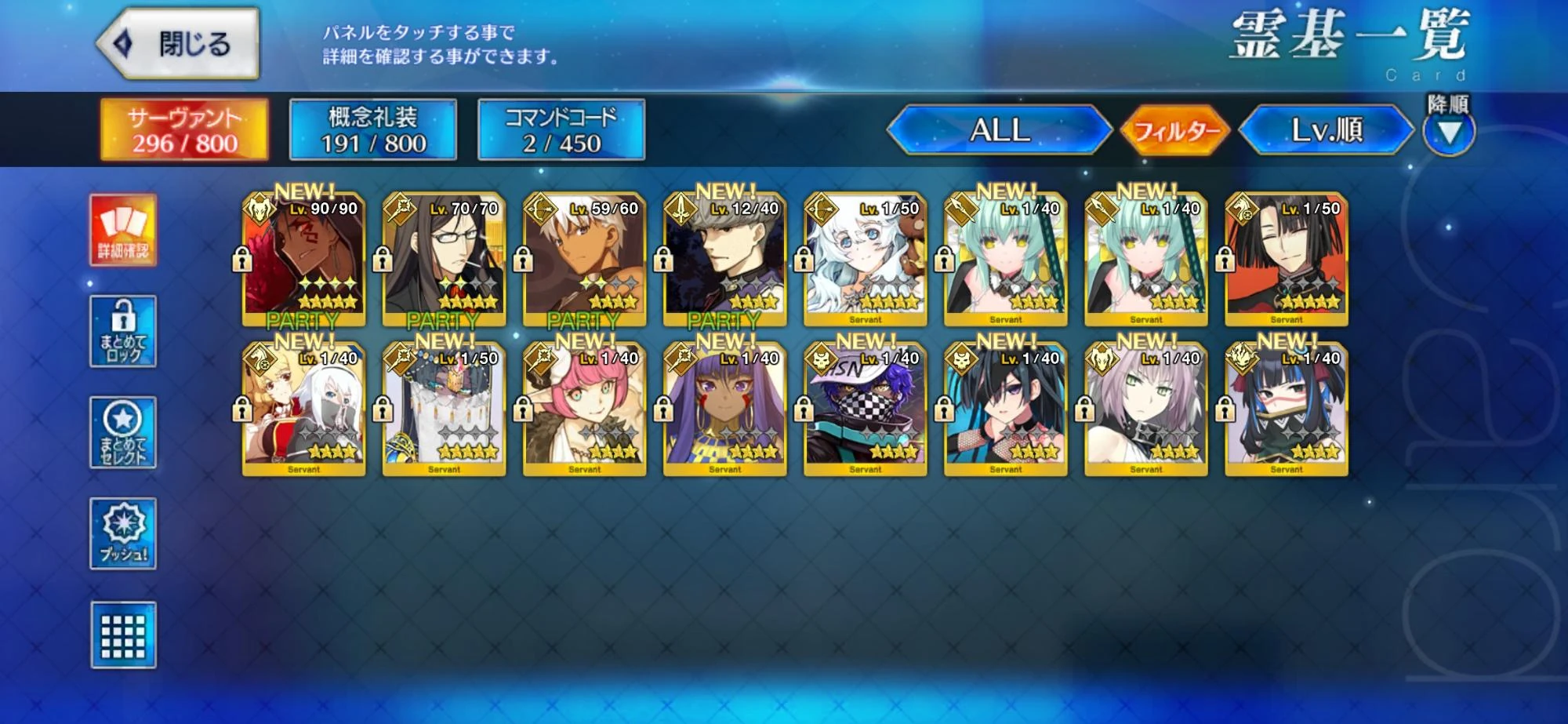Select the まとめてセレクト batch select star icon

123,431
